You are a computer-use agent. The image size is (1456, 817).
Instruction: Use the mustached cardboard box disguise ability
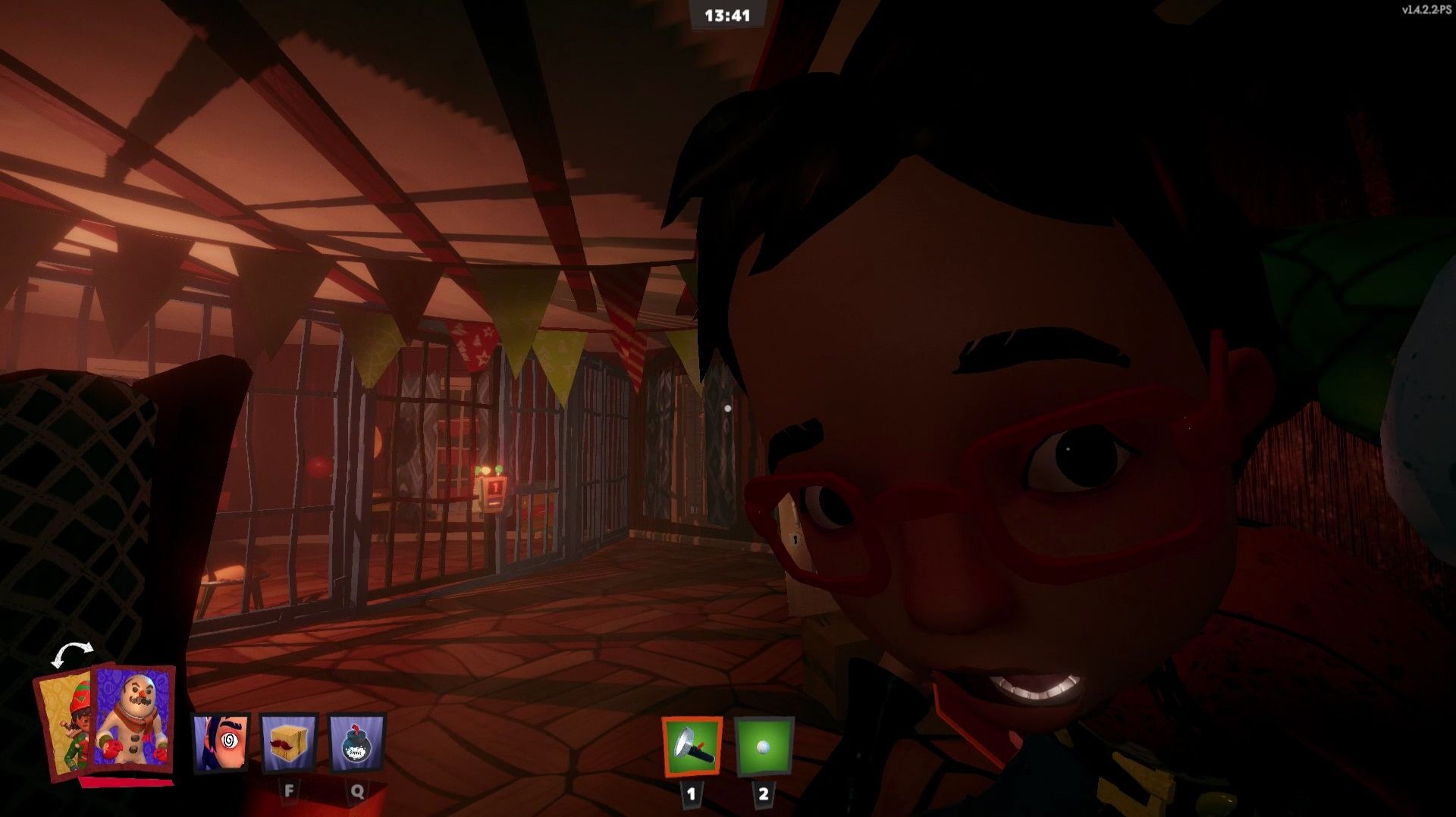pos(289,743)
